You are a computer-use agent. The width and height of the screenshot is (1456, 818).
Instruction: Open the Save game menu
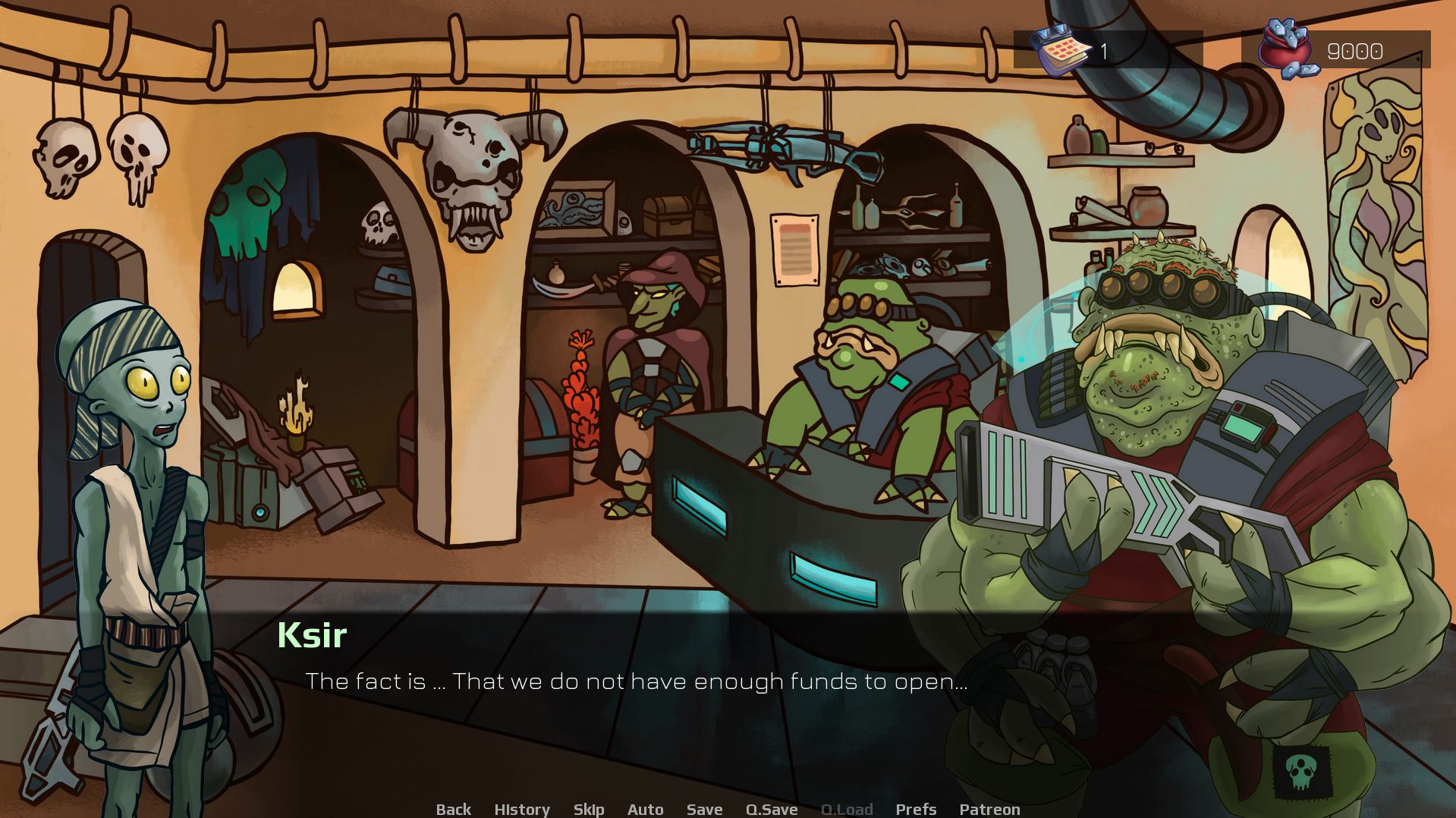point(704,809)
